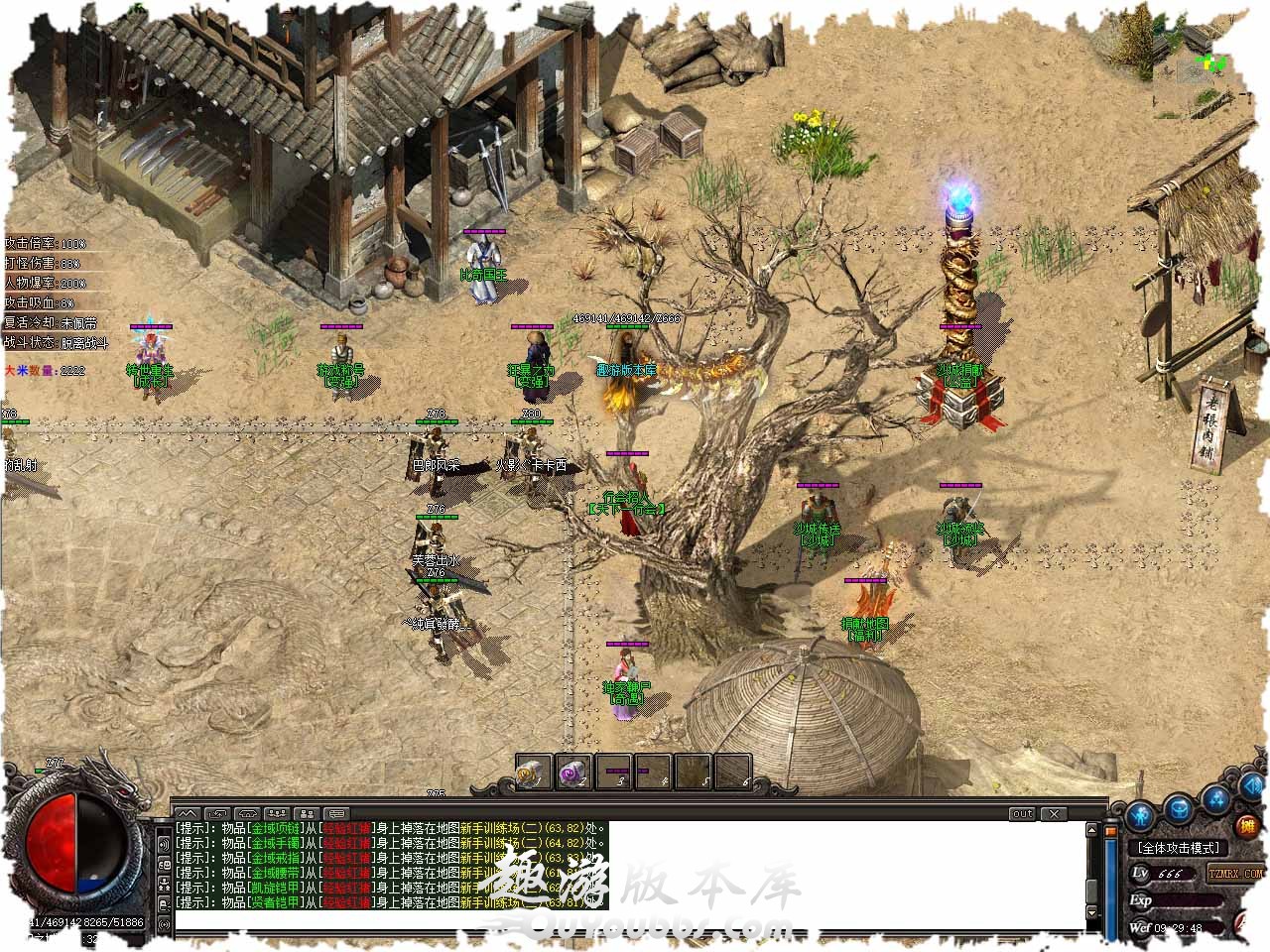Click the chat scrollbar down arrow
Screen dimensions: 1270x952
(1092, 911)
